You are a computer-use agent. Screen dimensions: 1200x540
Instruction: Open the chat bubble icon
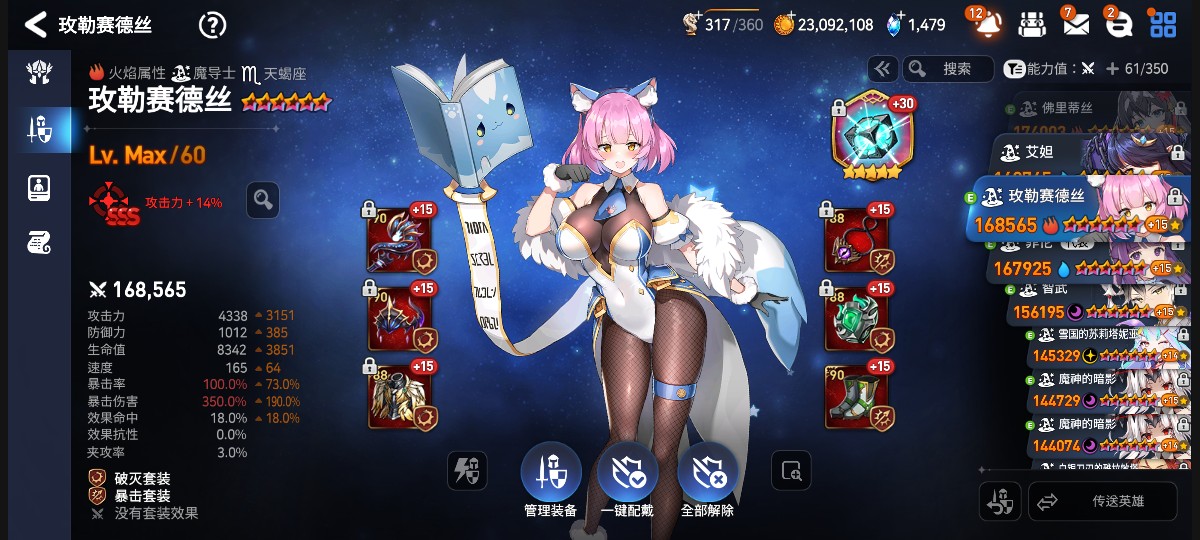(x=1118, y=25)
